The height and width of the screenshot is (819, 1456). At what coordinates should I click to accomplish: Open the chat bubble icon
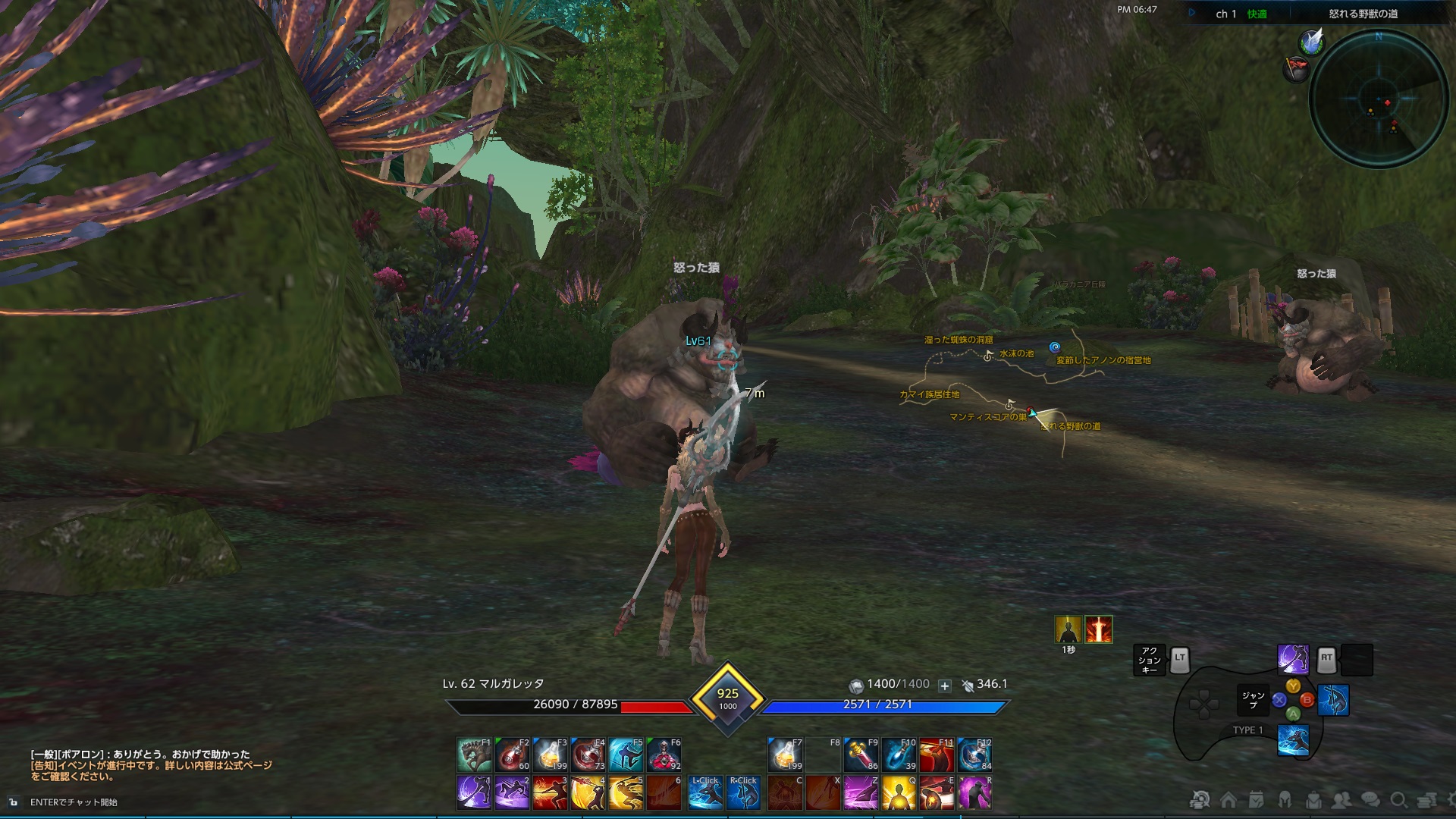(1370, 800)
